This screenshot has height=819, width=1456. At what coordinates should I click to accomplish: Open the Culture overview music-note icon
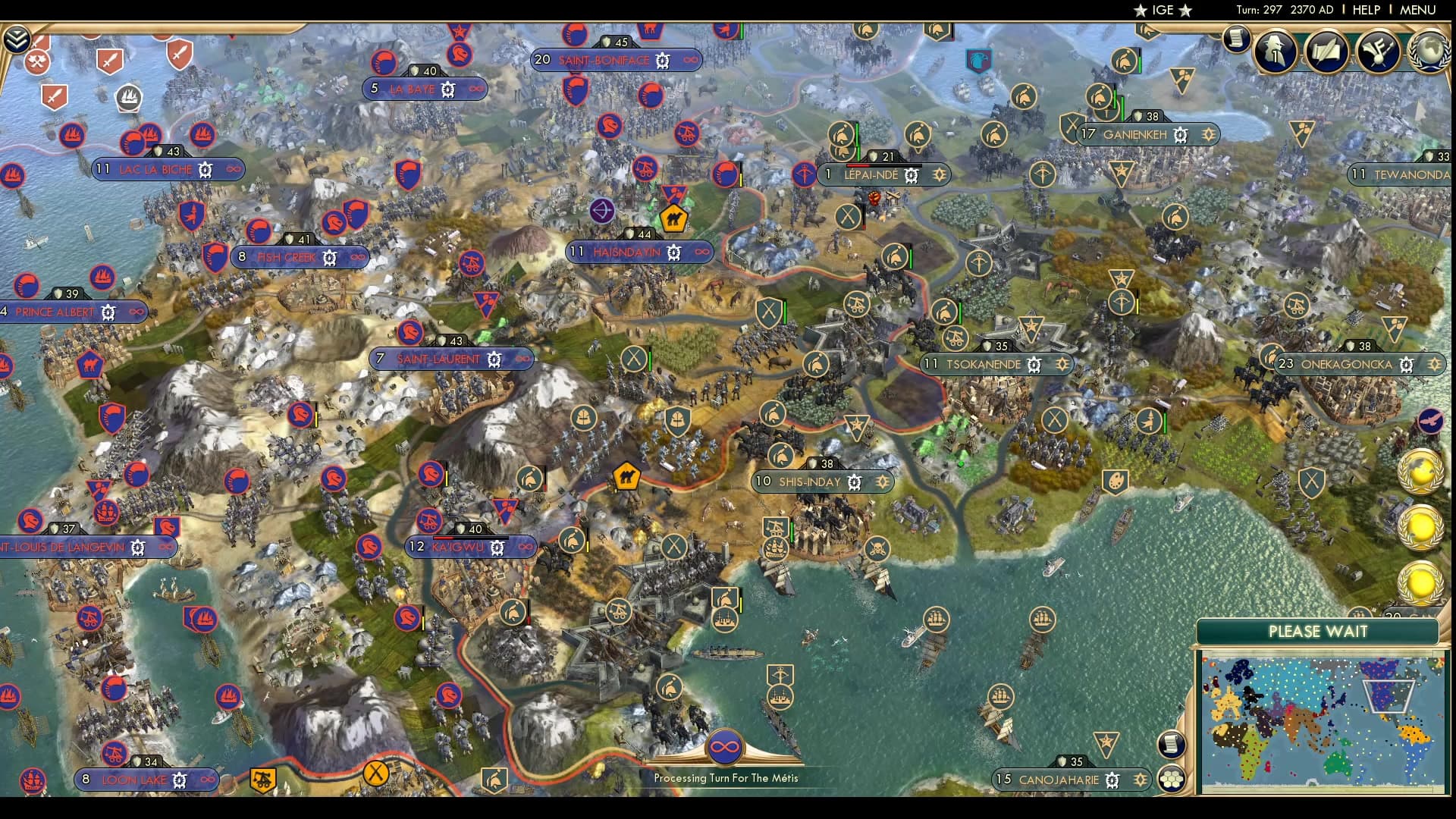coord(1376,52)
